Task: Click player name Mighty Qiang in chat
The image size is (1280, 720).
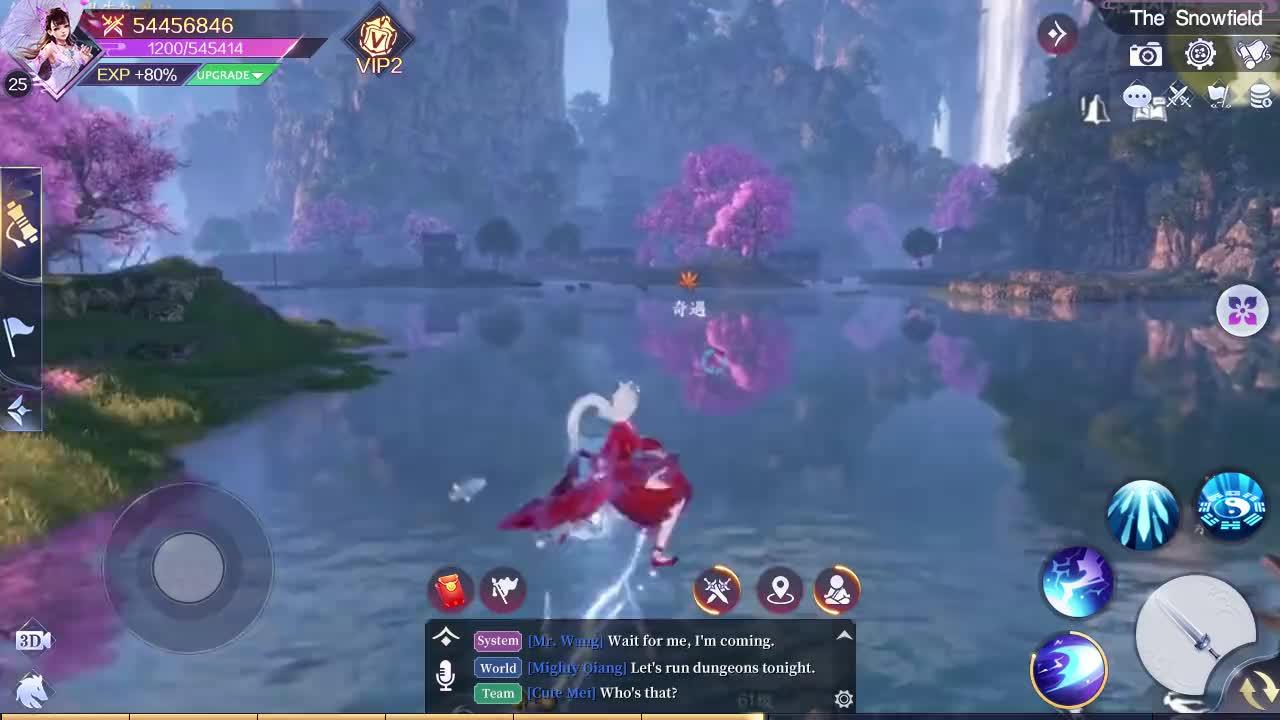Action: [578, 668]
